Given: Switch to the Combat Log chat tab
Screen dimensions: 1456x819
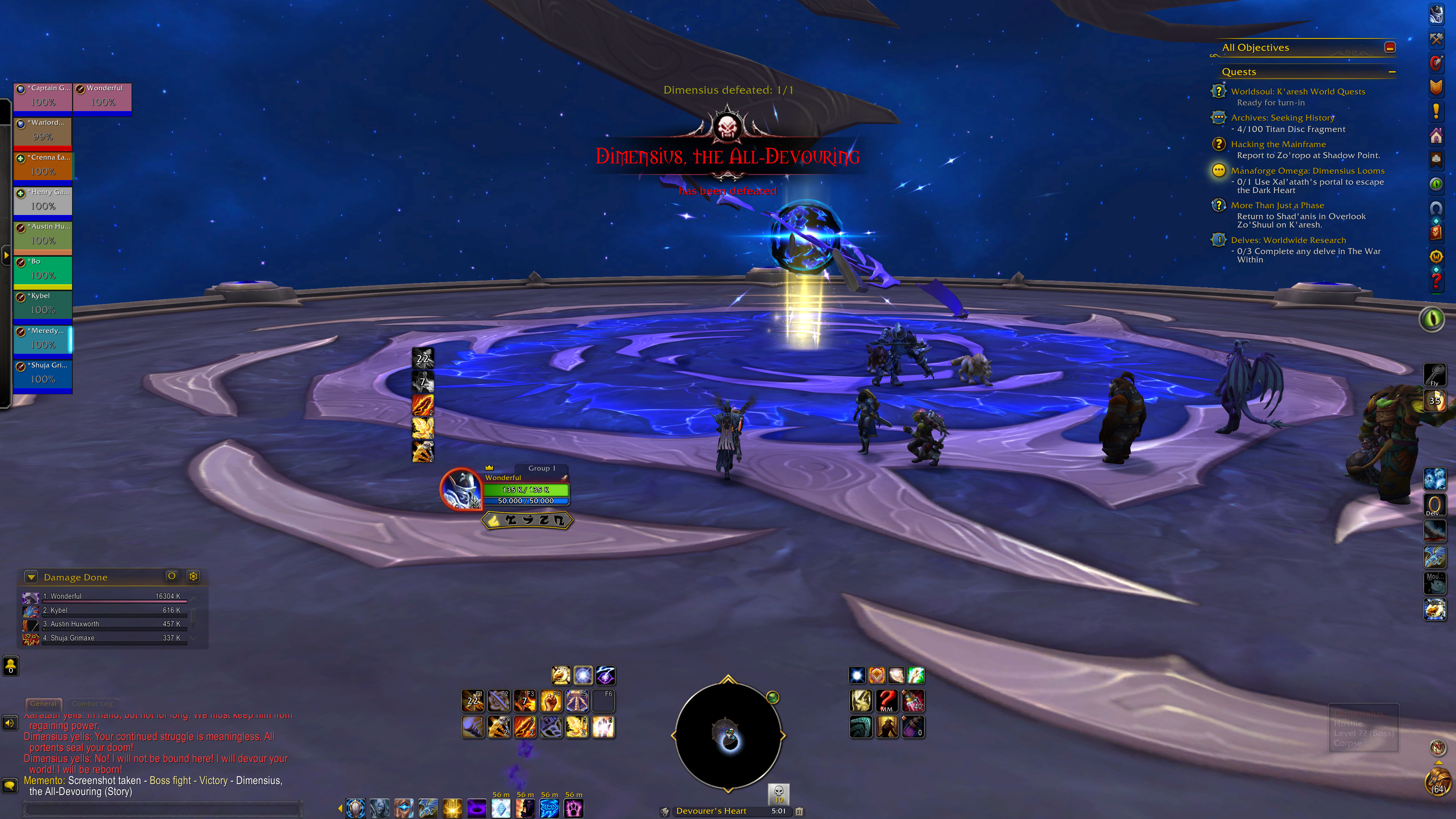Looking at the screenshot, I should click(92, 704).
